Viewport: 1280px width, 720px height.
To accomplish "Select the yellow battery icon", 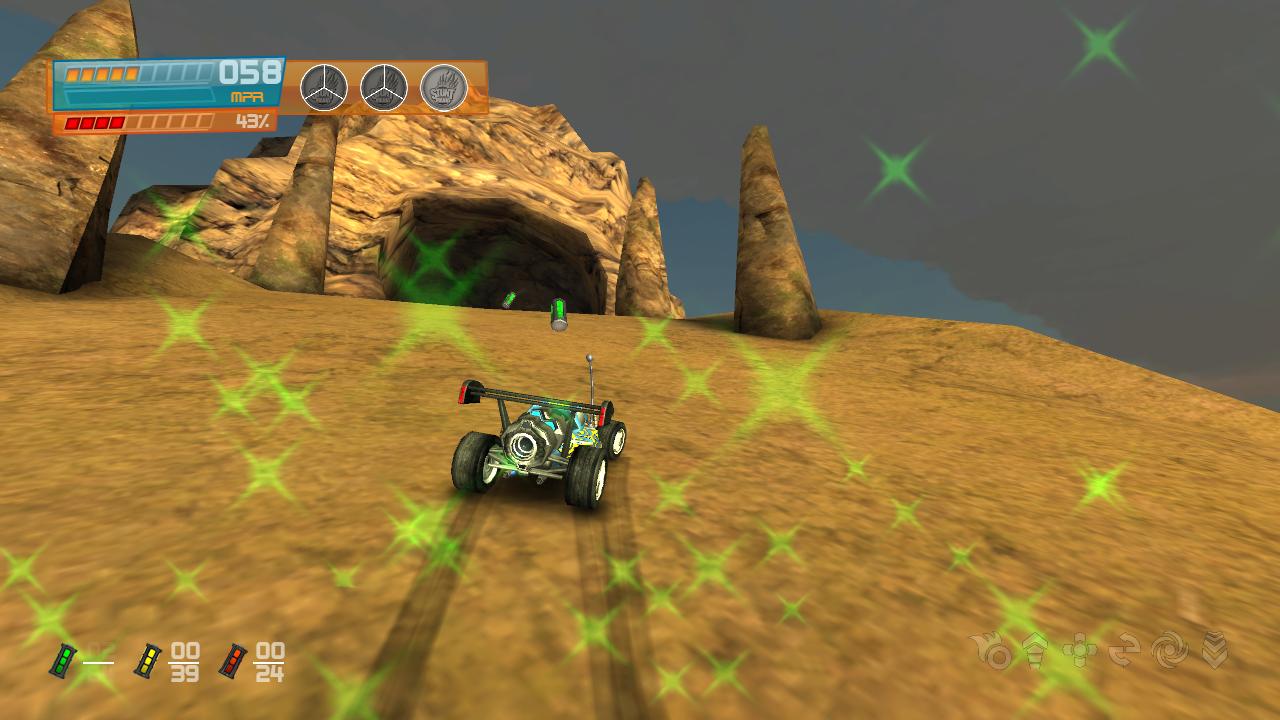I will pos(148,660).
